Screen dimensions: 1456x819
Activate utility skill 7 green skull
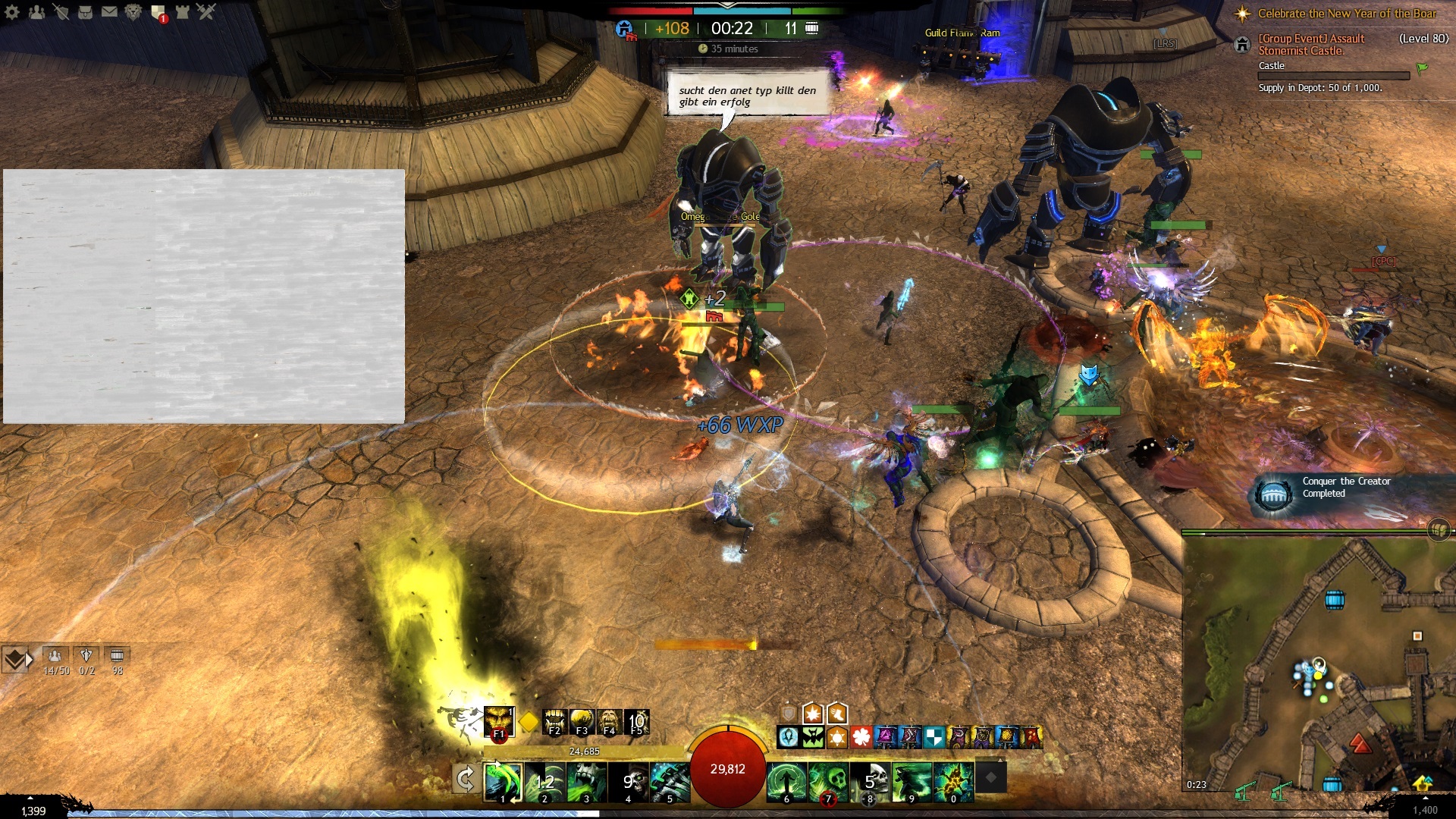(828, 782)
